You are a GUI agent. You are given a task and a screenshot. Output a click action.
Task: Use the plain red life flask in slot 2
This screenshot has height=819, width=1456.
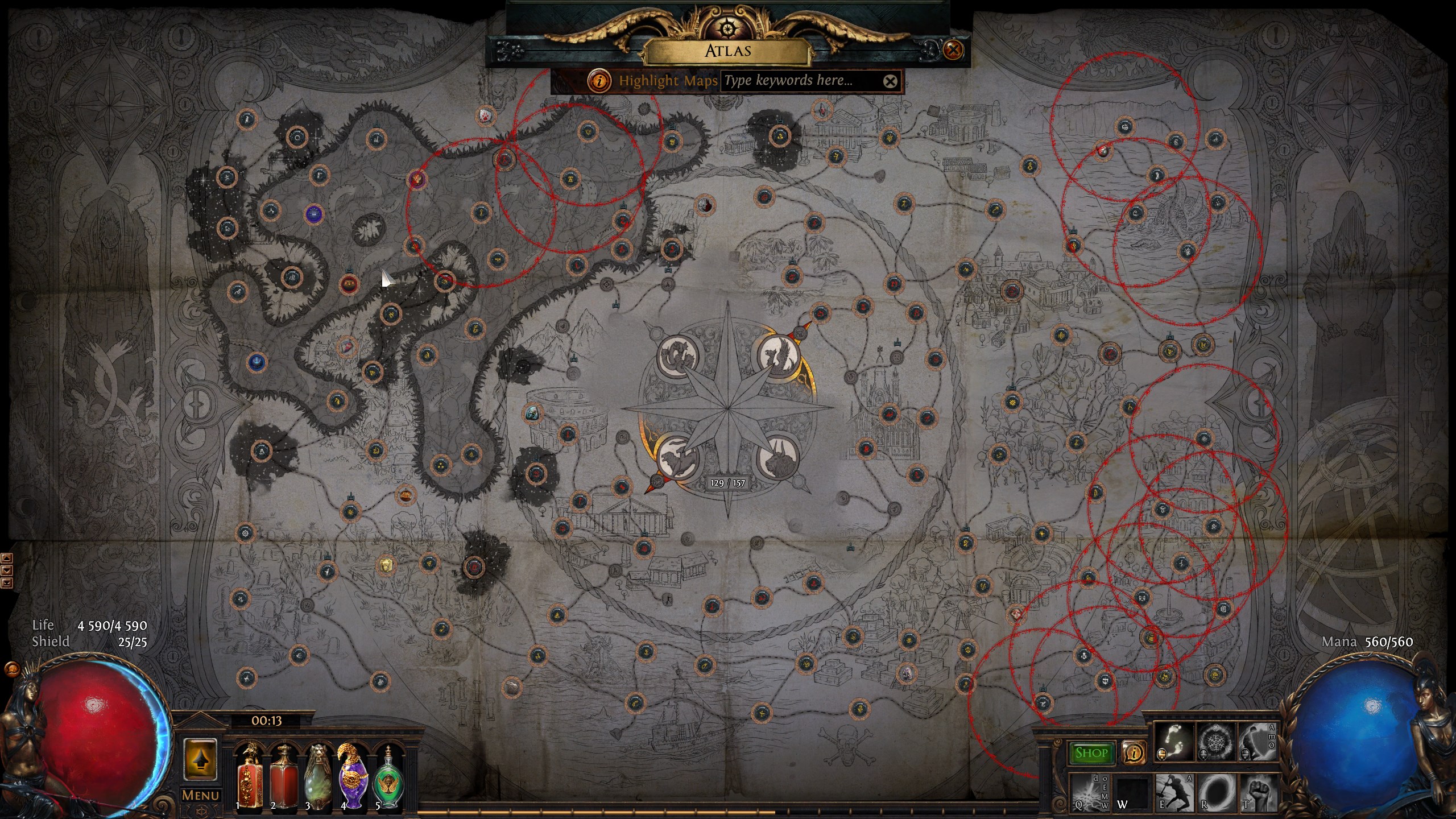click(x=283, y=777)
